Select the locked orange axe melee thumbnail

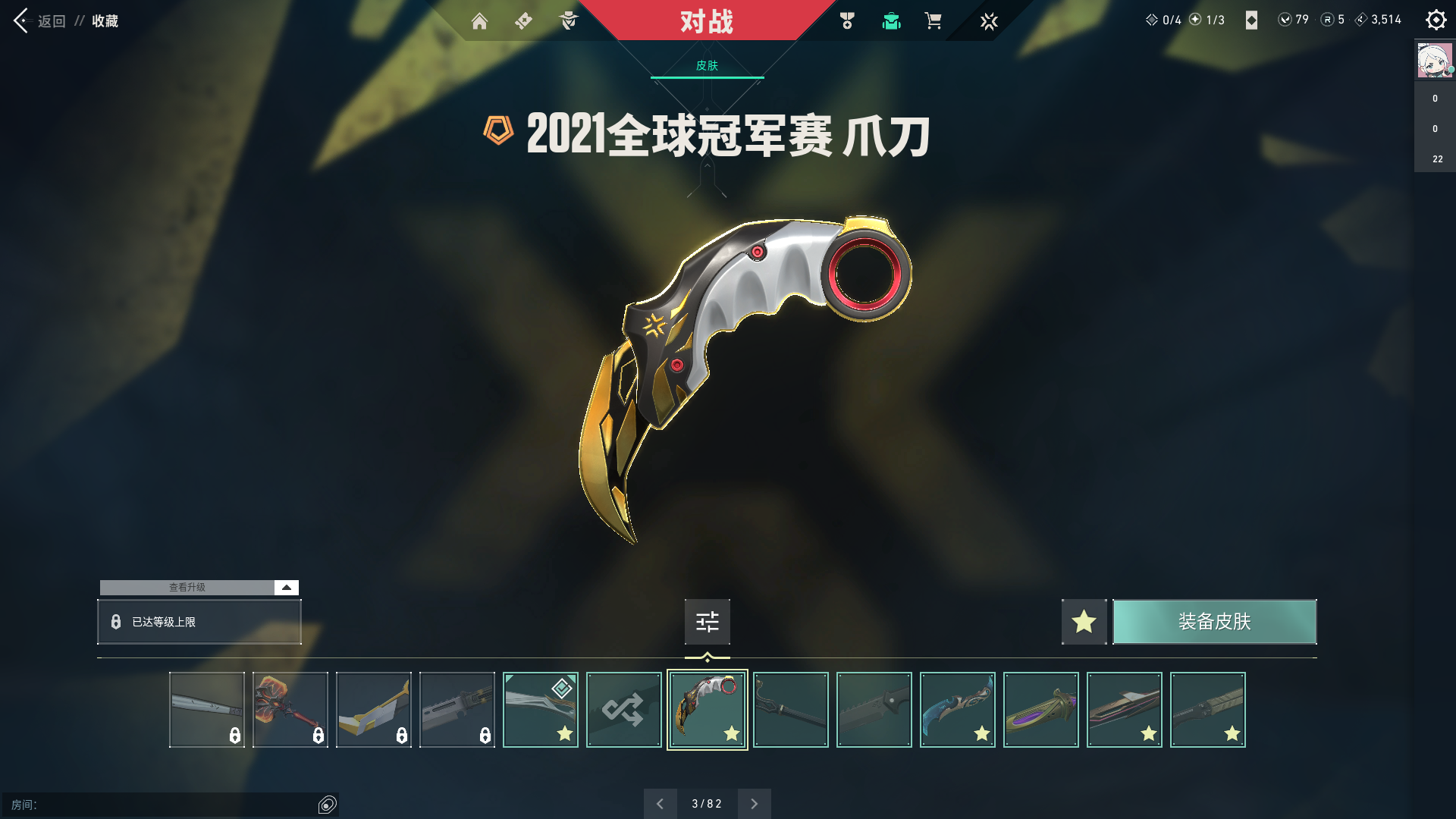click(x=290, y=710)
